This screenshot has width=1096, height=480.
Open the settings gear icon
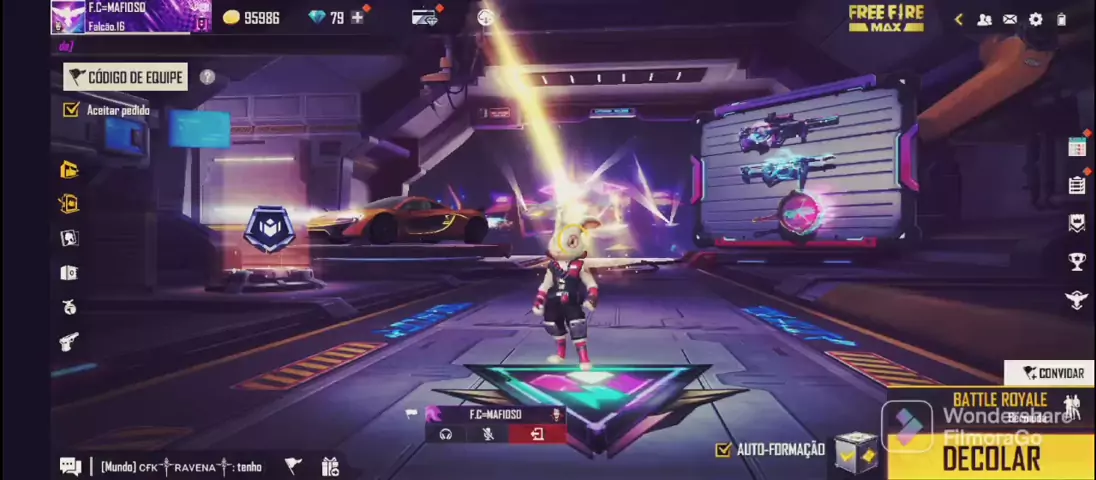(x=1035, y=19)
